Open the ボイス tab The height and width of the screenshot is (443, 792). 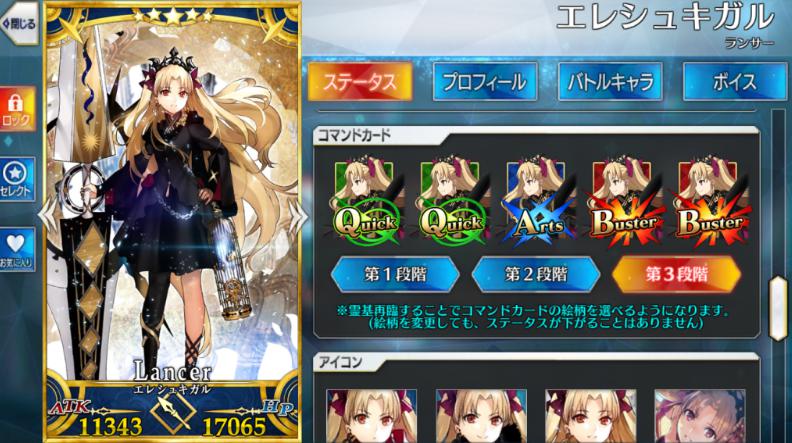click(x=733, y=81)
